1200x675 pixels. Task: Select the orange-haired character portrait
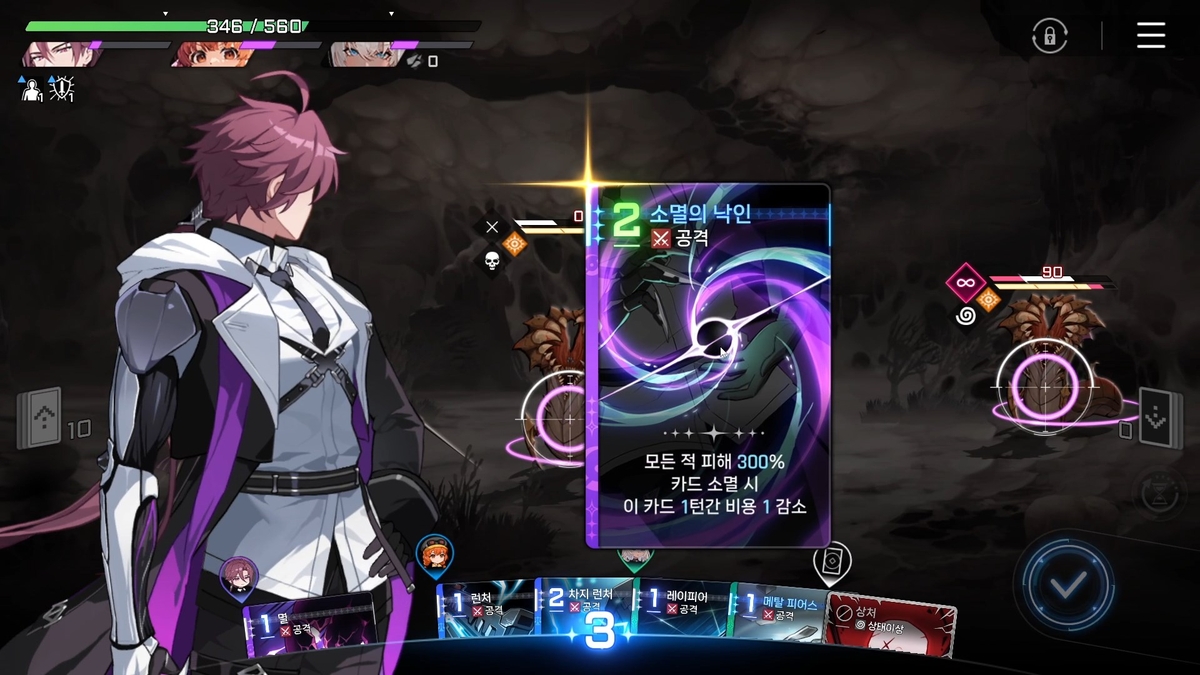point(205,54)
